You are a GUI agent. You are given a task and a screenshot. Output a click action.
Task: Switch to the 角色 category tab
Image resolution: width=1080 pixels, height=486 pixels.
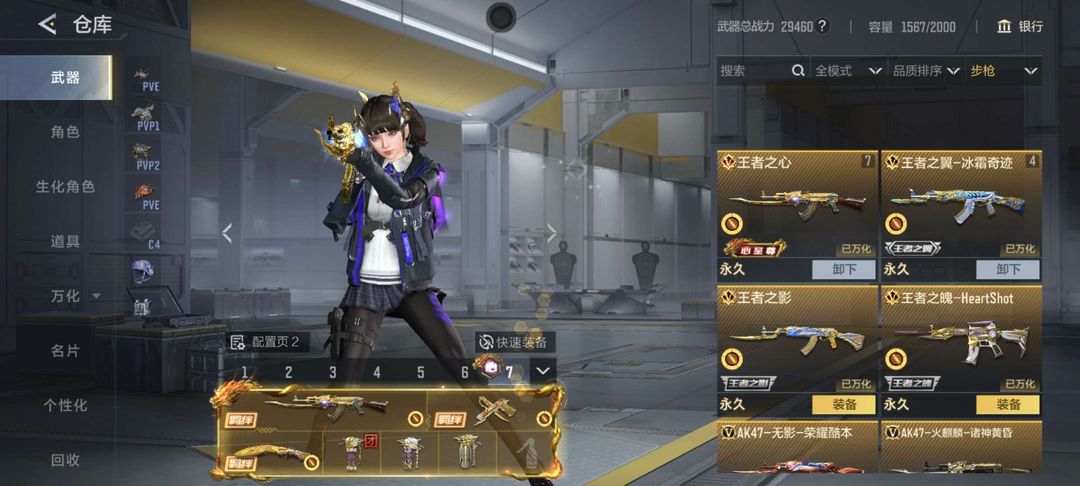pos(65,132)
